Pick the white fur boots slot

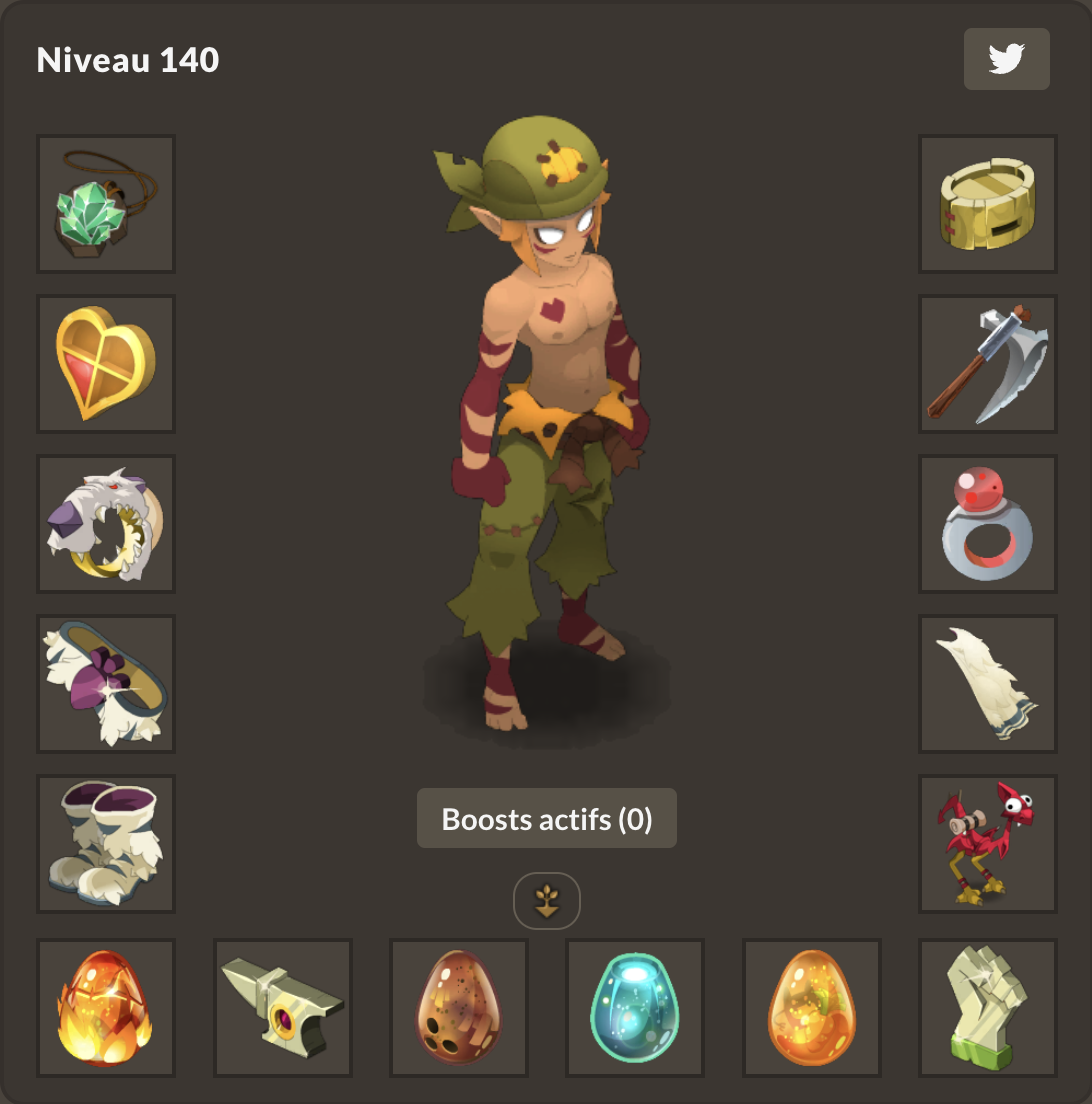106,844
